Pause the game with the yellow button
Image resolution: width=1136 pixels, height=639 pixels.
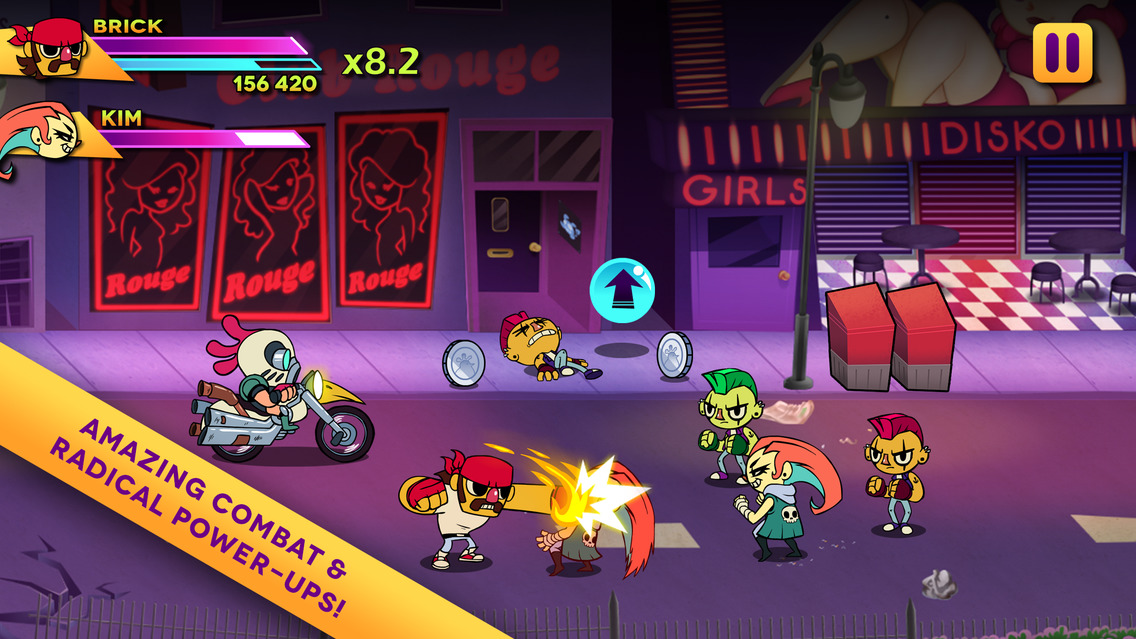pos(1062,53)
